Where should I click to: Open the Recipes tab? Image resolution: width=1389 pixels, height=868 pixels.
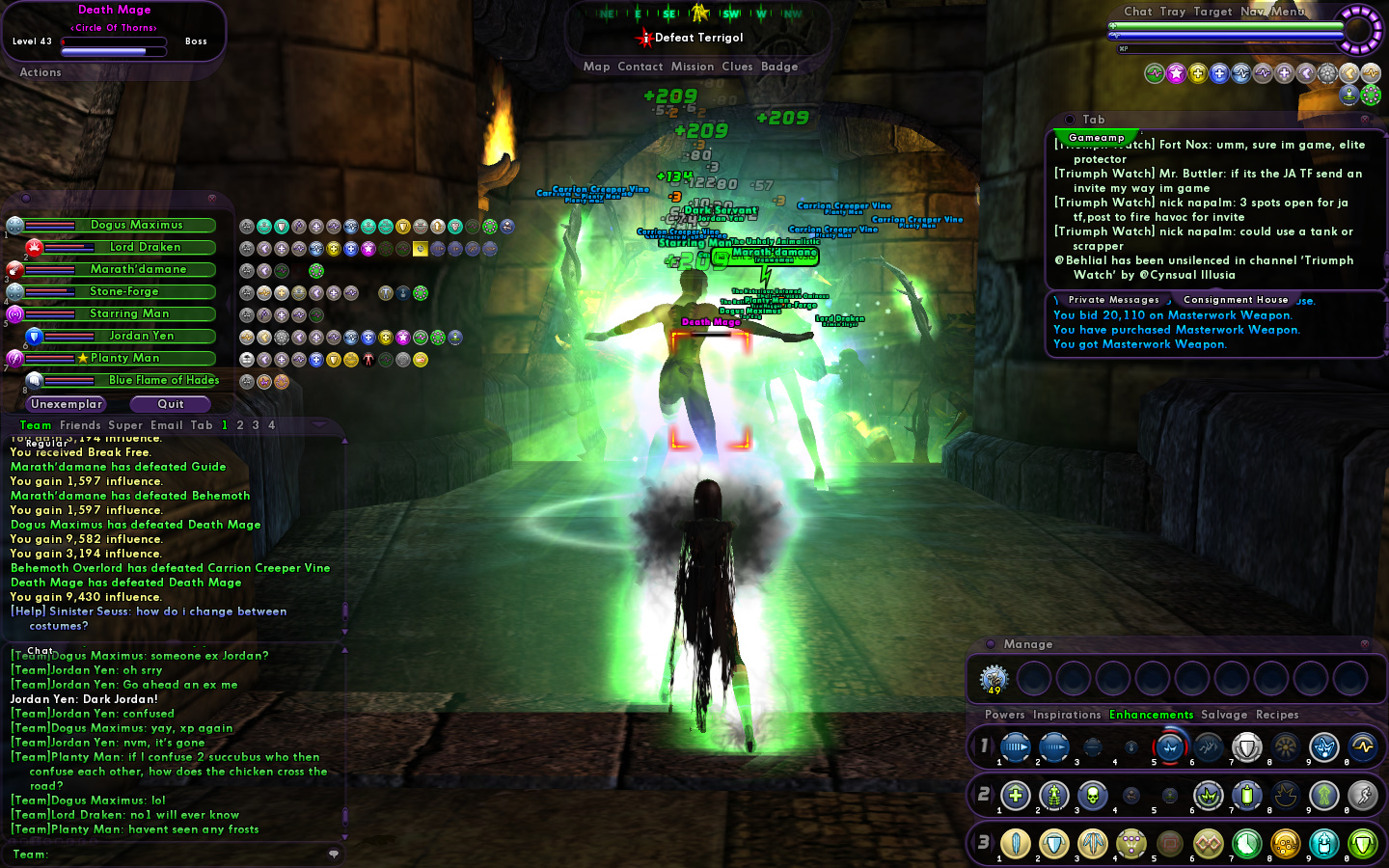click(1277, 715)
